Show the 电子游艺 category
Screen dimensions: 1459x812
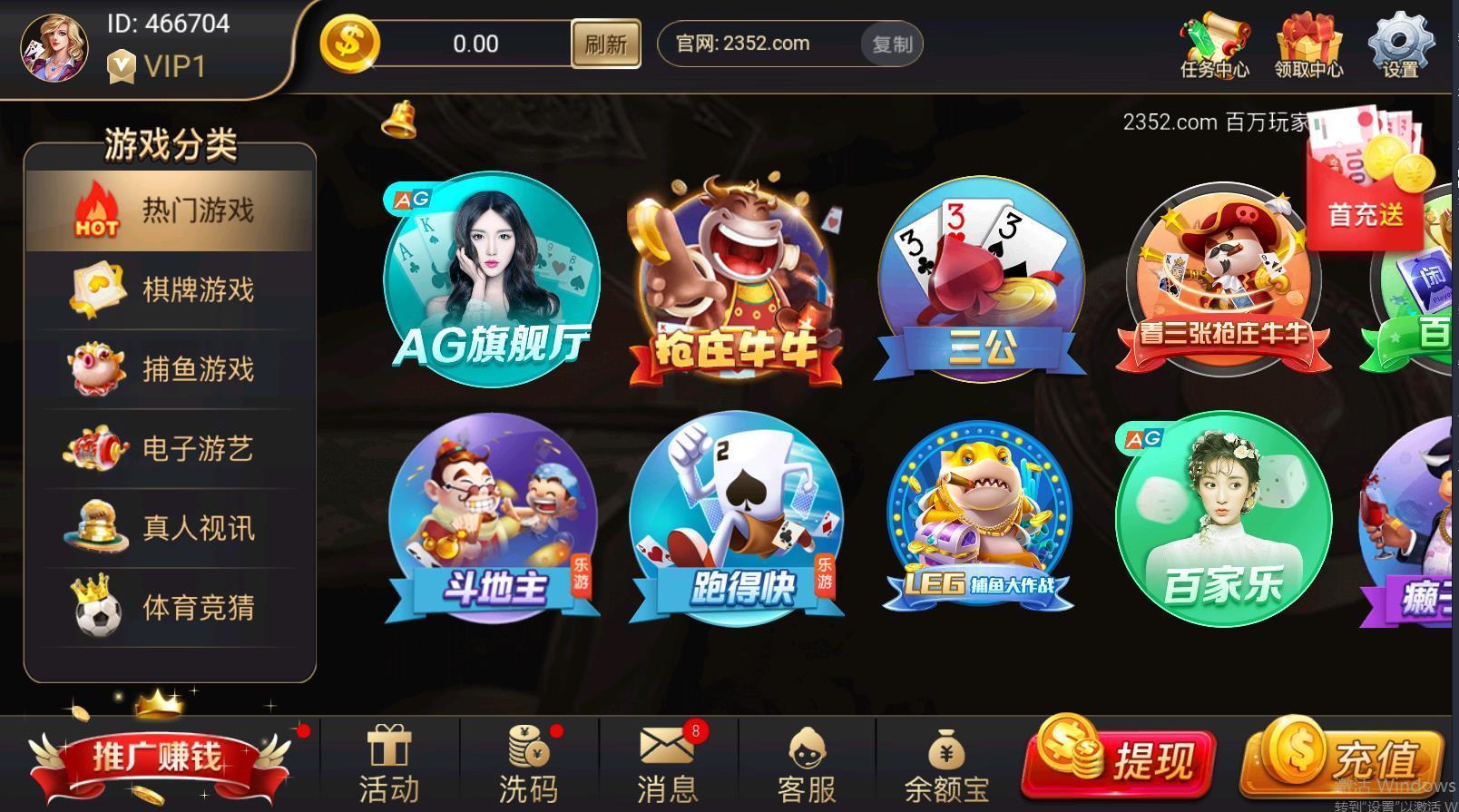click(170, 449)
